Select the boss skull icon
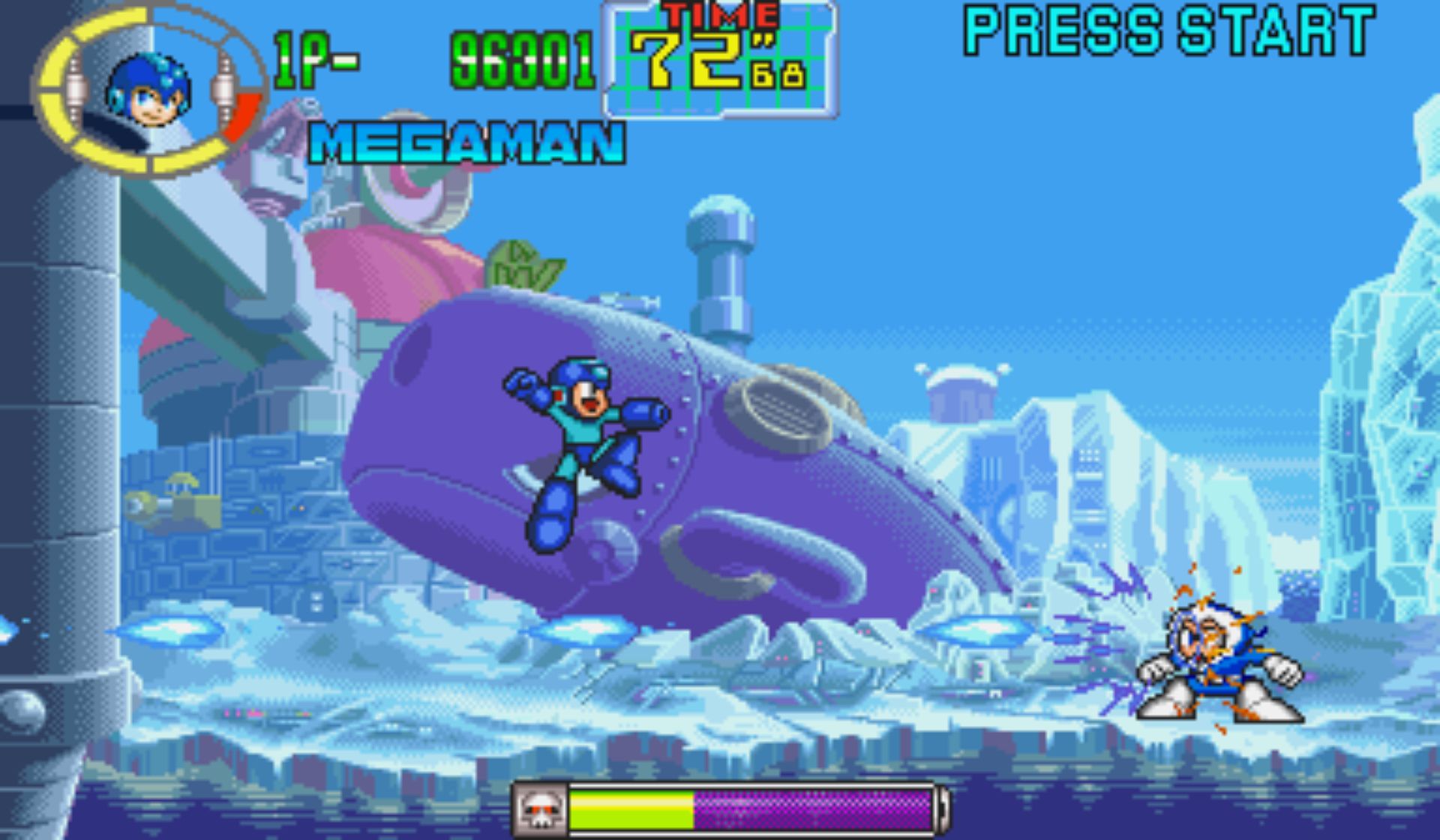The width and height of the screenshot is (1440, 840). pos(540,809)
